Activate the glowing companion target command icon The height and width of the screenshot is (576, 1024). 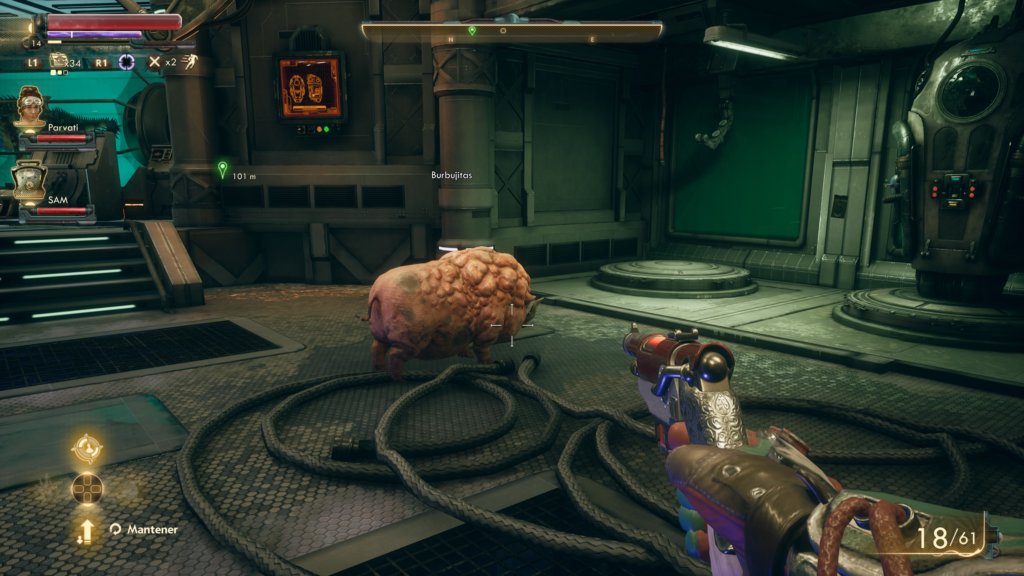coord(87,447)
